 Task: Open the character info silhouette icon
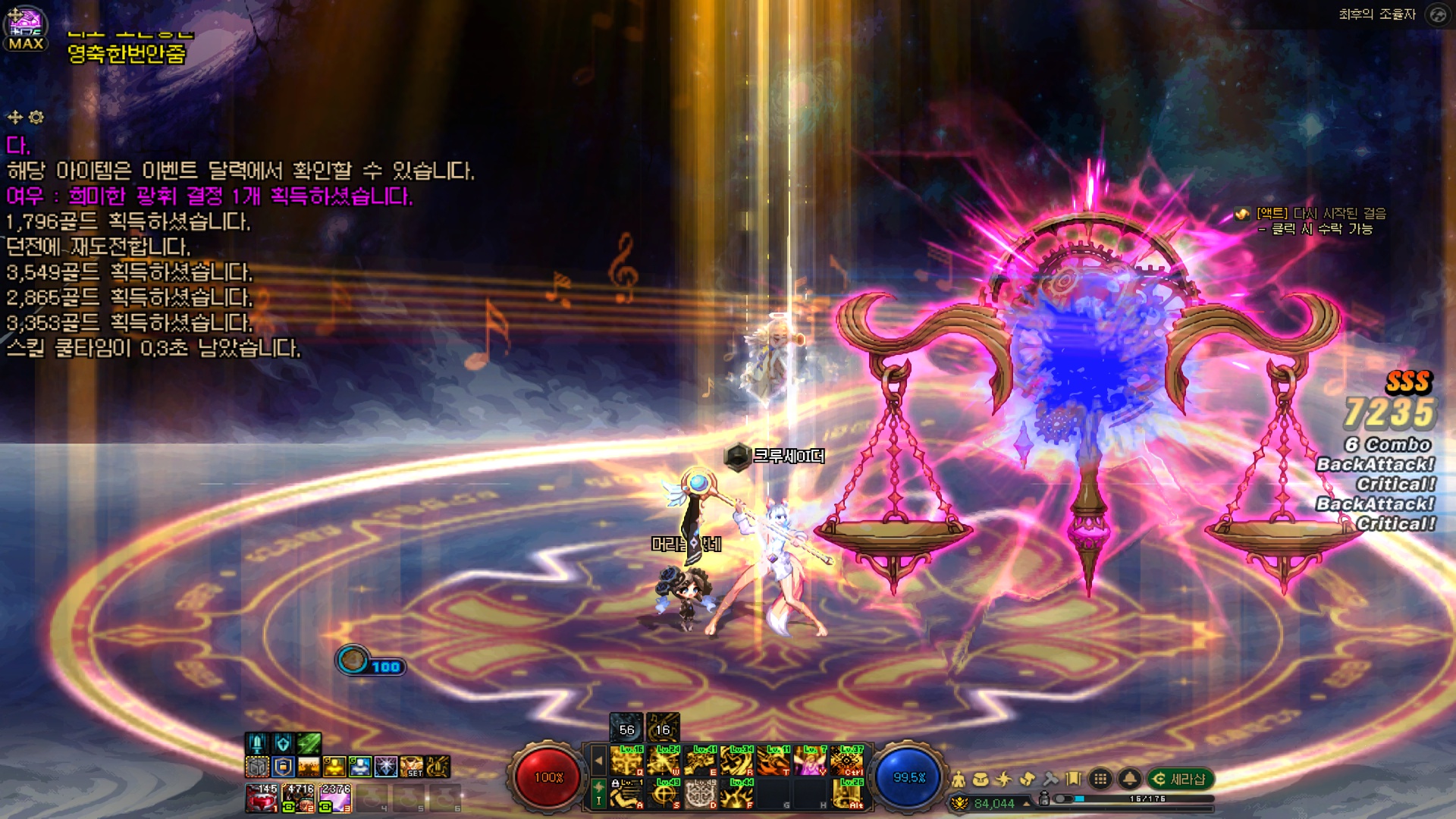point(959,779)
